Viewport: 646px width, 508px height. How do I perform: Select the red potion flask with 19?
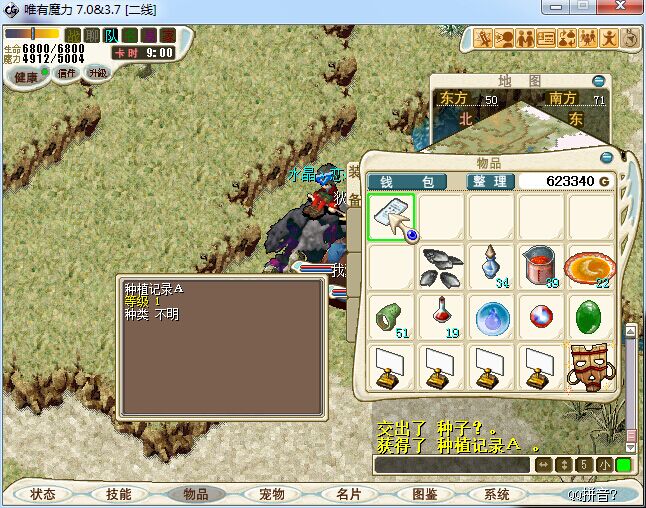point(441,317)
